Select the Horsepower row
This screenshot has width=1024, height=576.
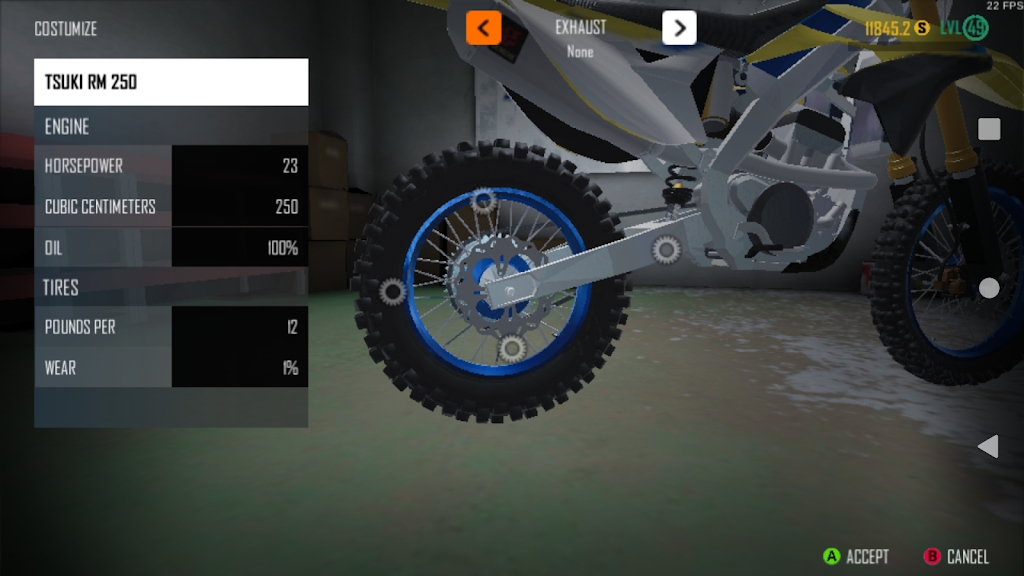click(x=171, y=166)
